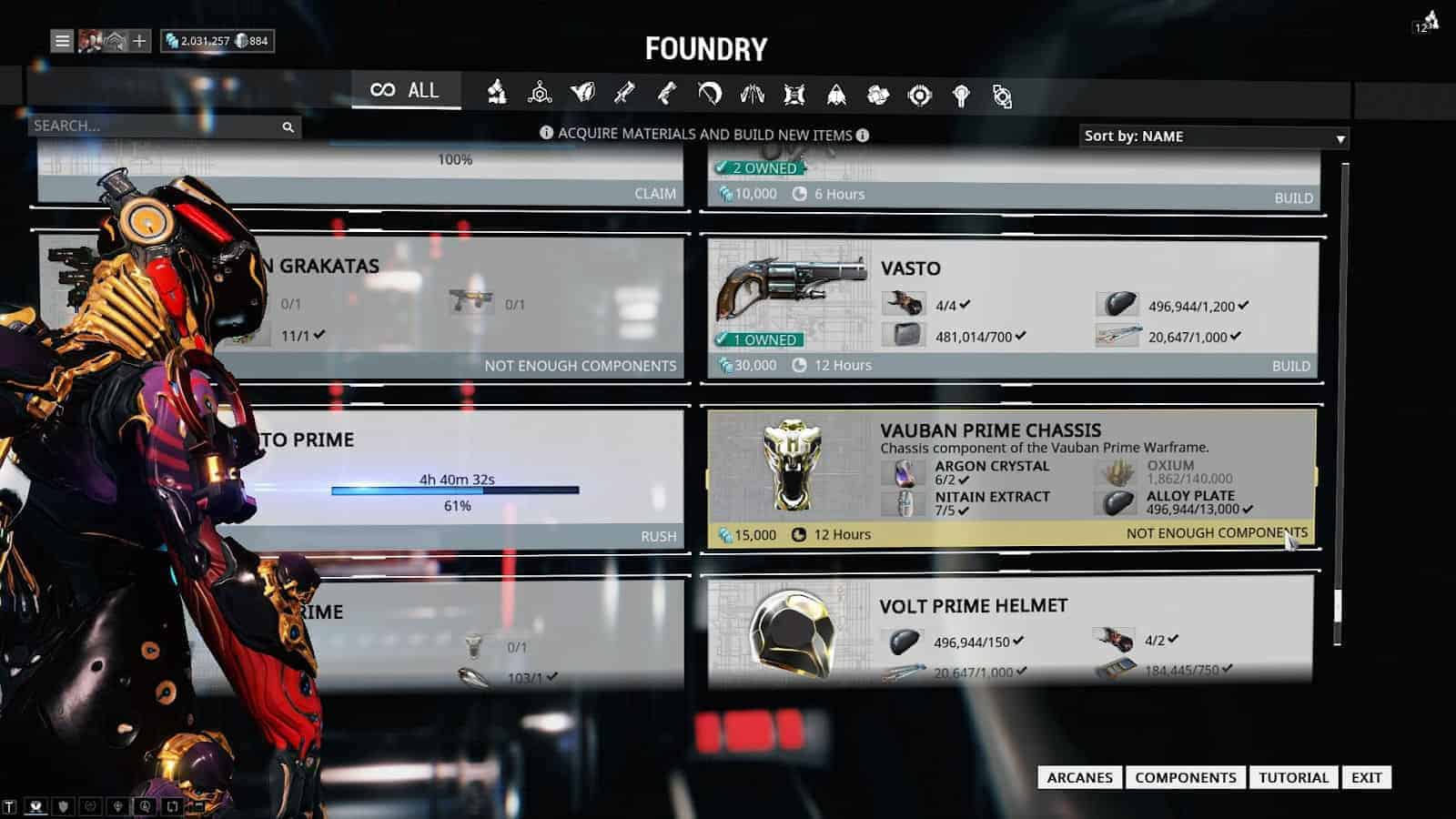The image size is (1456, 819).
Task: Open the COMPONENTS list
Action: click(x=1185, y=777)
